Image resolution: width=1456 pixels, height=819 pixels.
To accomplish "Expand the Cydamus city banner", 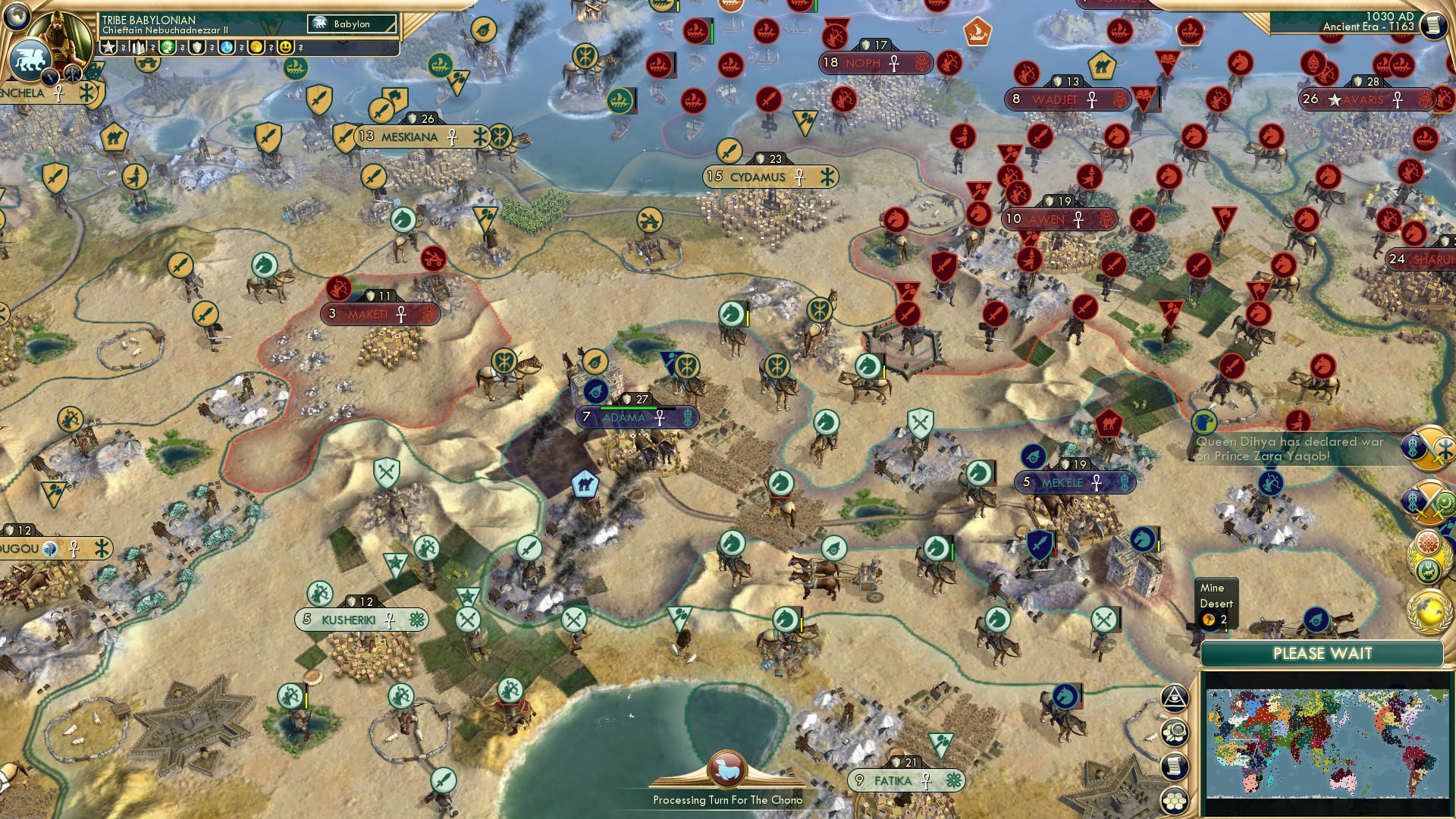I will 770,176.
